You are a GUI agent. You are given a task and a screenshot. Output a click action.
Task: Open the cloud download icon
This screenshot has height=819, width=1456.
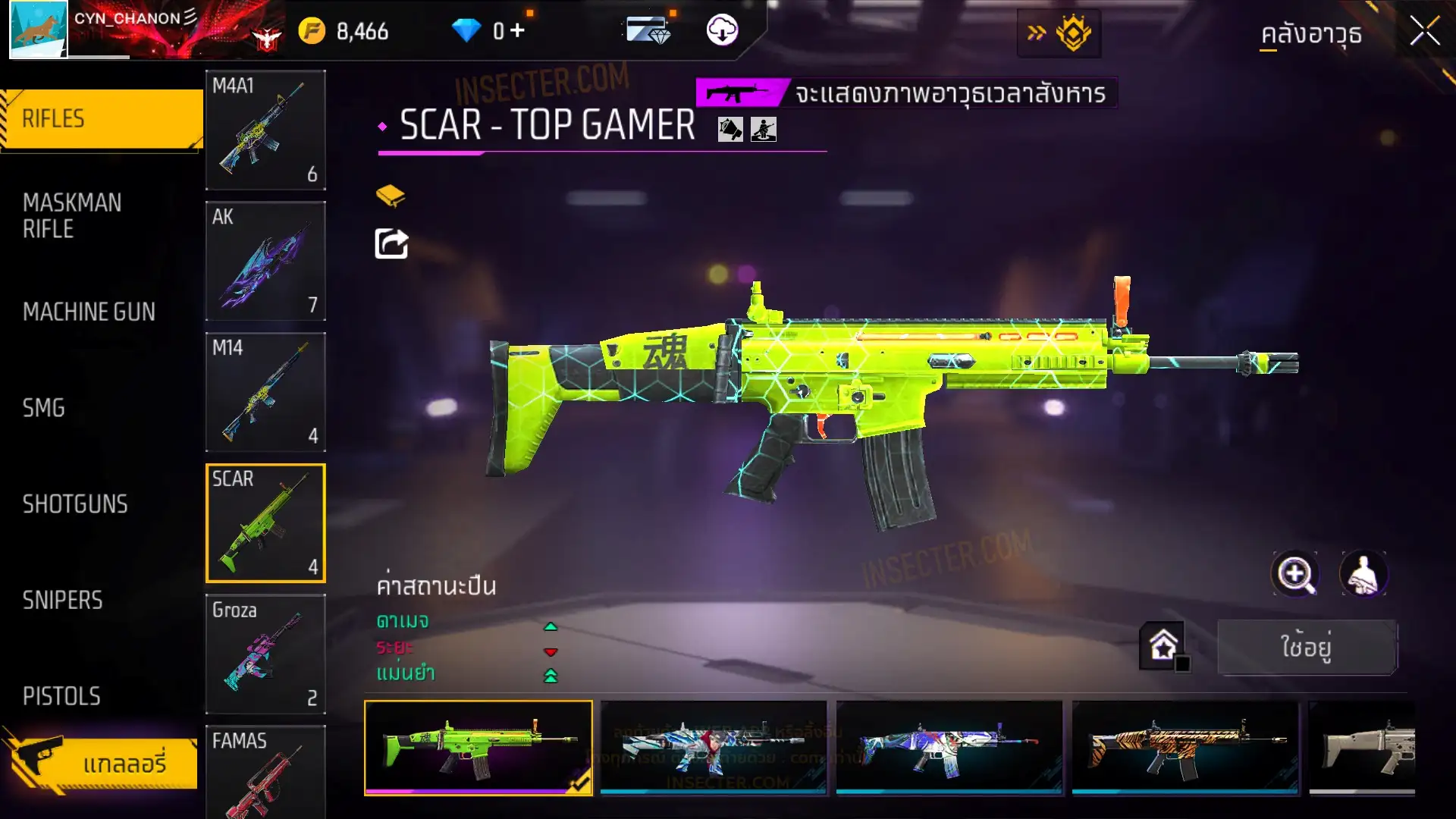[722, 31]
